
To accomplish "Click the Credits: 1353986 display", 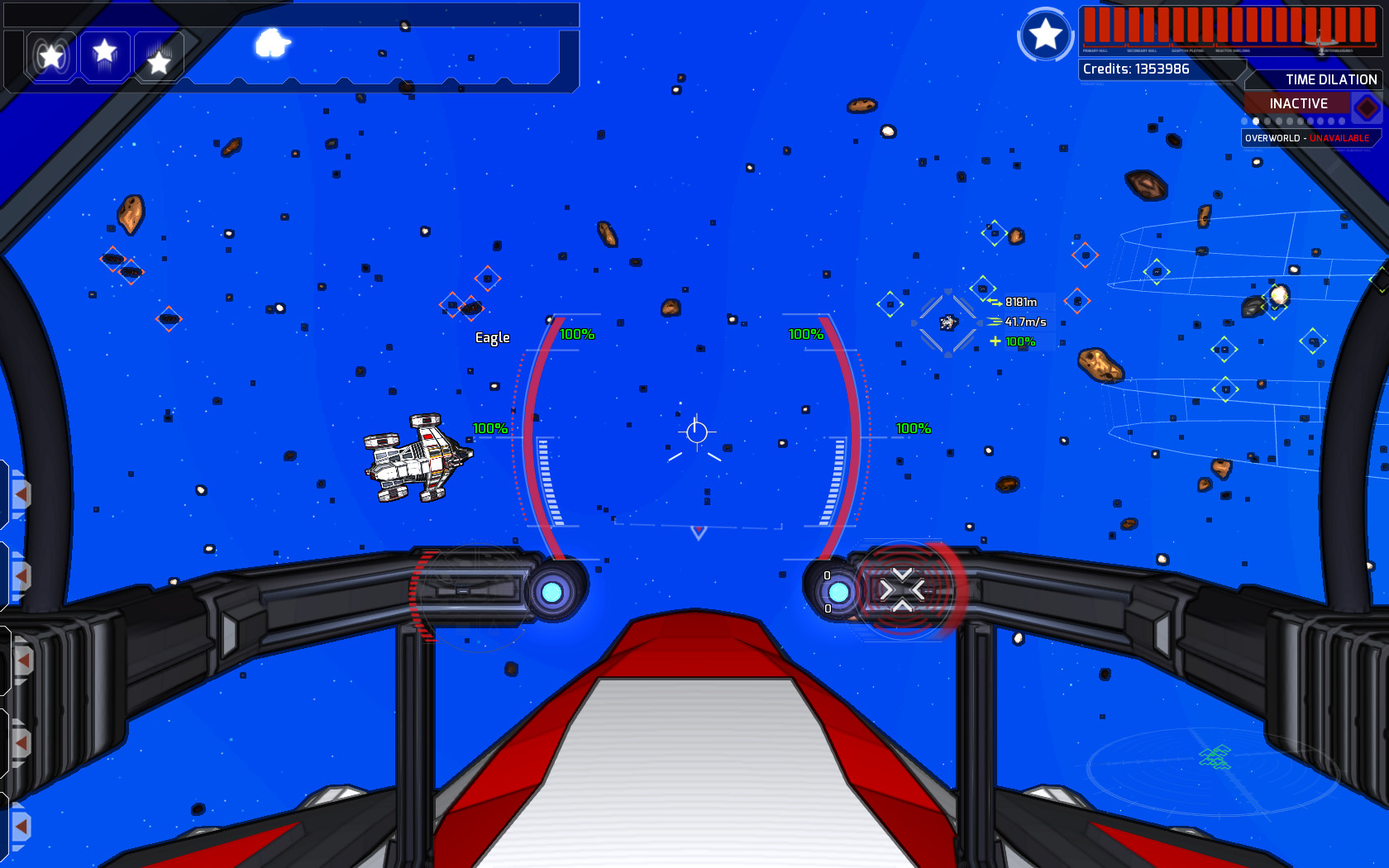I will (1135, 69).
